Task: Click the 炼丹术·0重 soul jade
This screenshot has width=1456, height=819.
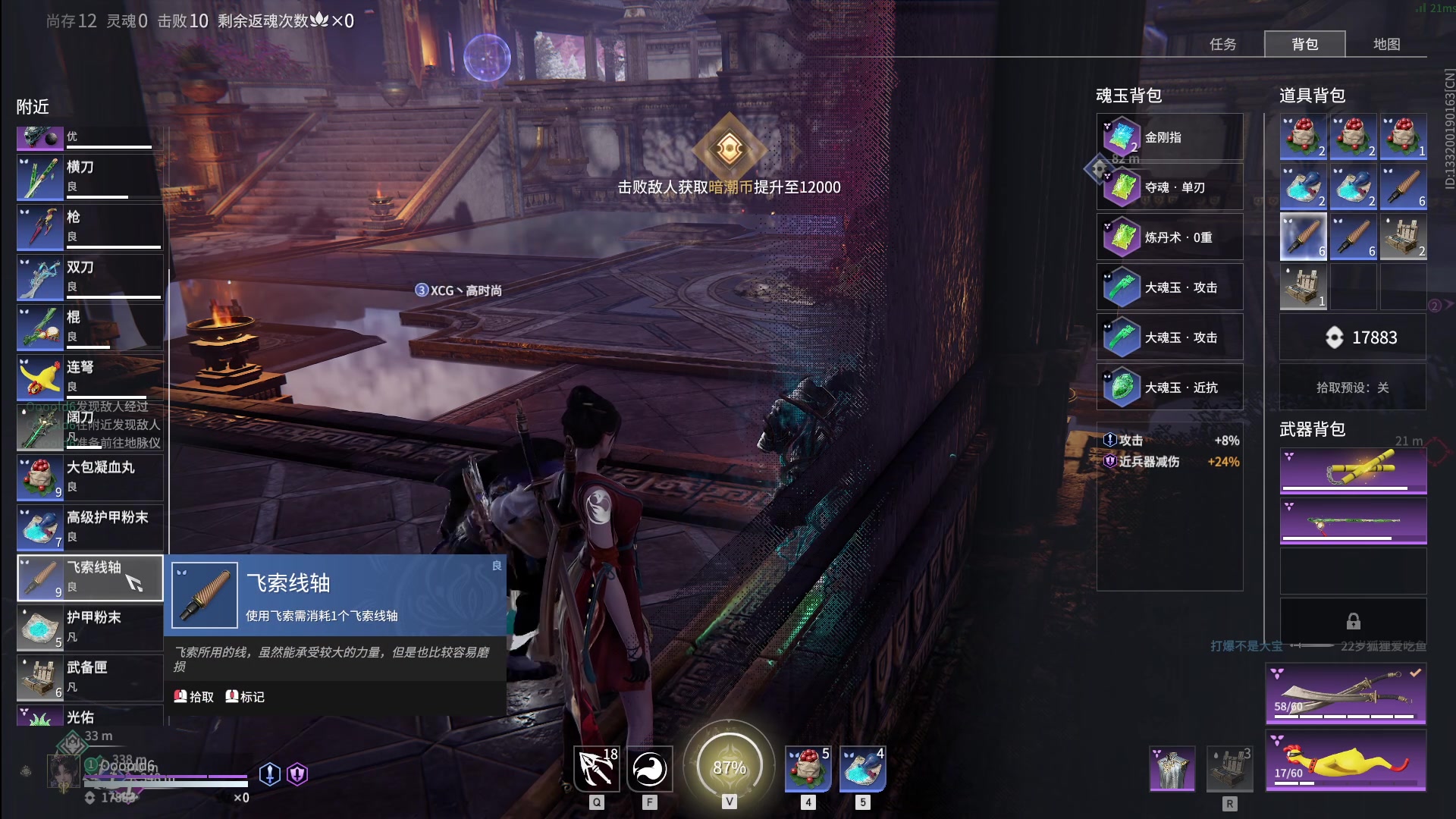Action: pos(1169,237)
